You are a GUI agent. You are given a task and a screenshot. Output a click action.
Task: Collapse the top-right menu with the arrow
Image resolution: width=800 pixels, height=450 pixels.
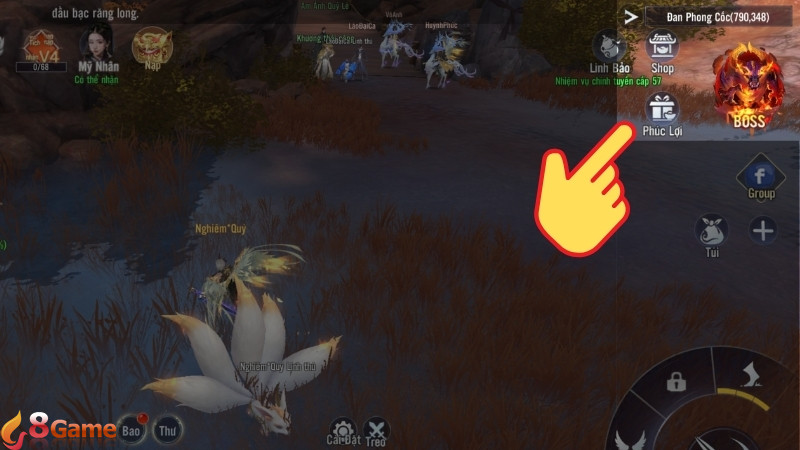point(630,16)
